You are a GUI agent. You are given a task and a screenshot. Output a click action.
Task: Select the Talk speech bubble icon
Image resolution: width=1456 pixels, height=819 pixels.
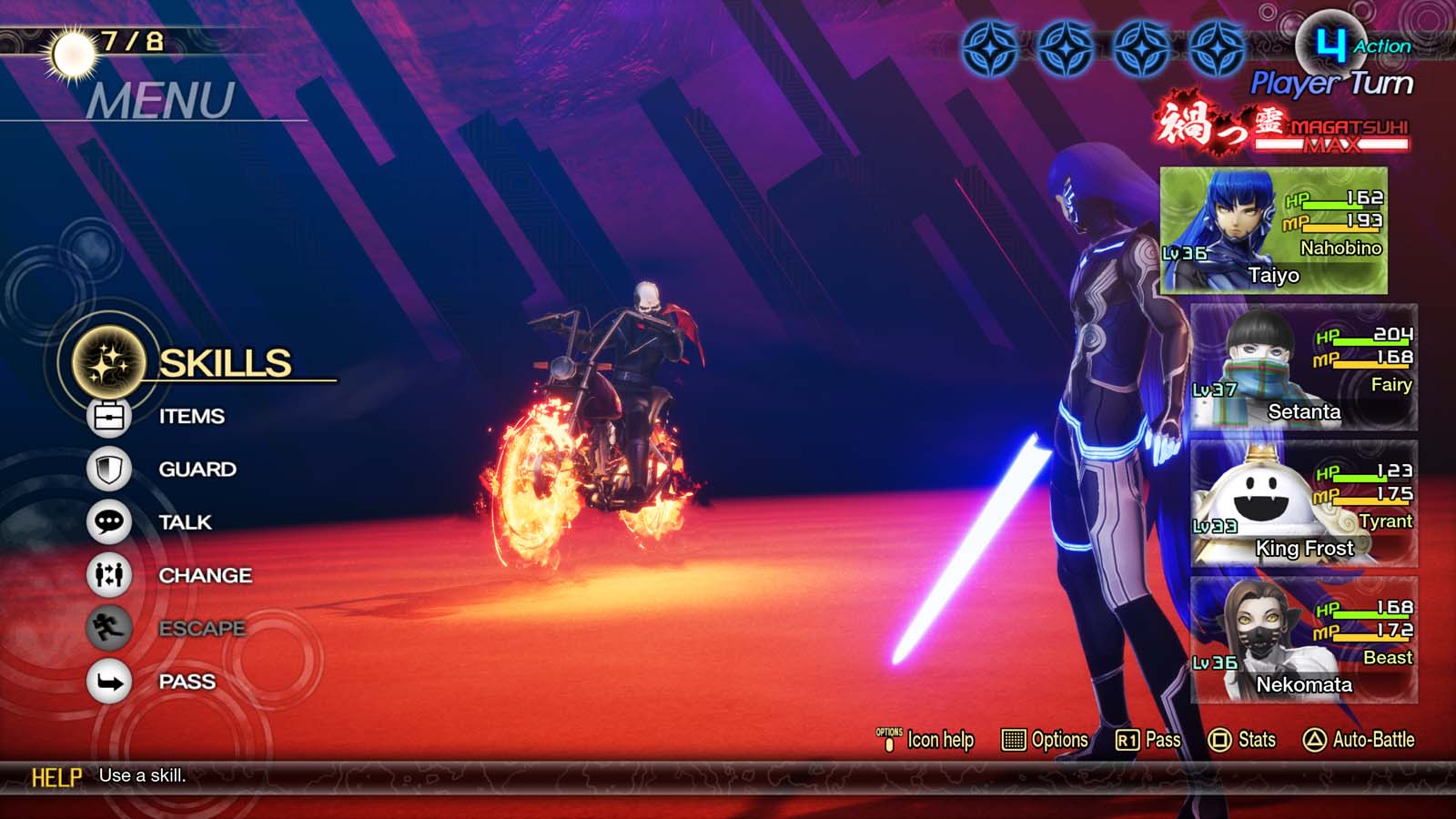click(108, 522)
